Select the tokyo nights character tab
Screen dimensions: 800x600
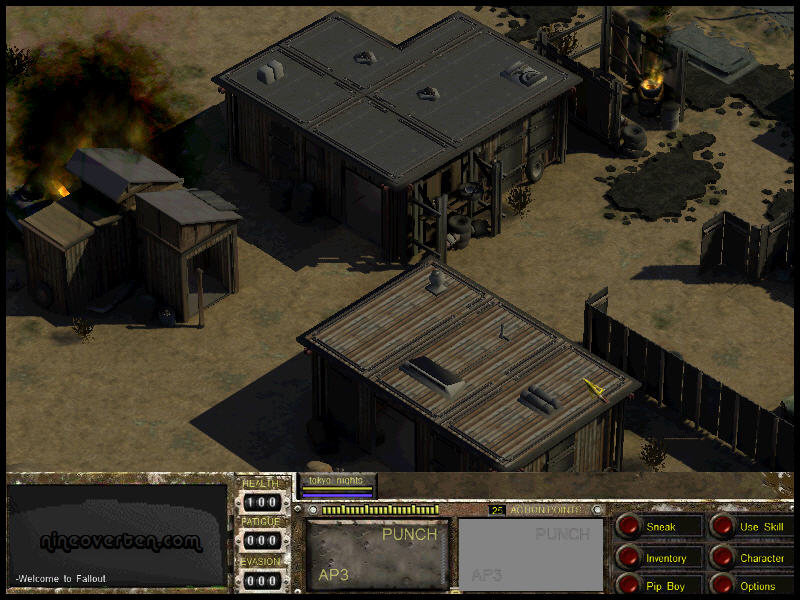[337, 484]
